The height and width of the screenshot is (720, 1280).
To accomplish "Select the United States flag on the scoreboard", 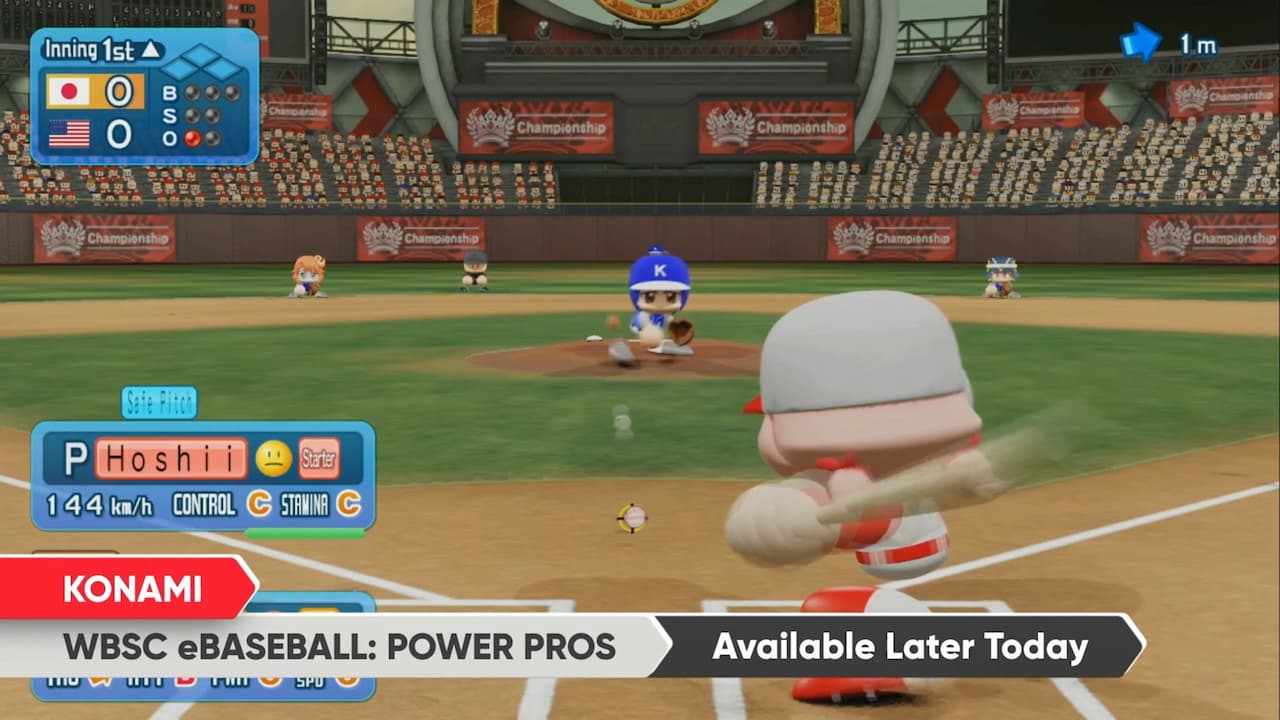I will (68, 132).
